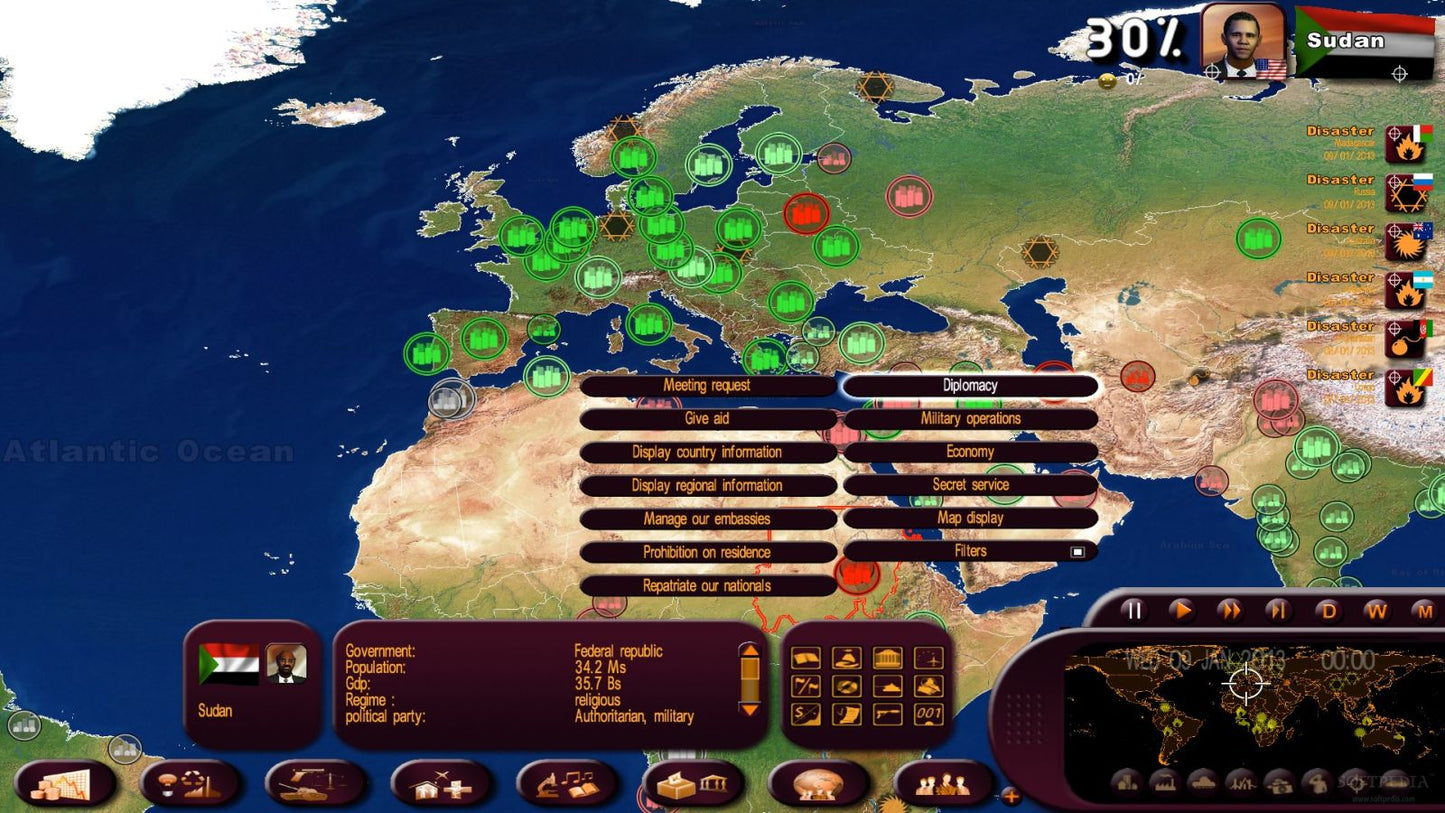The width and height of the screenshot is (1445, 813).
Task: Click the Give aid button
Action: tap(708, 419)
